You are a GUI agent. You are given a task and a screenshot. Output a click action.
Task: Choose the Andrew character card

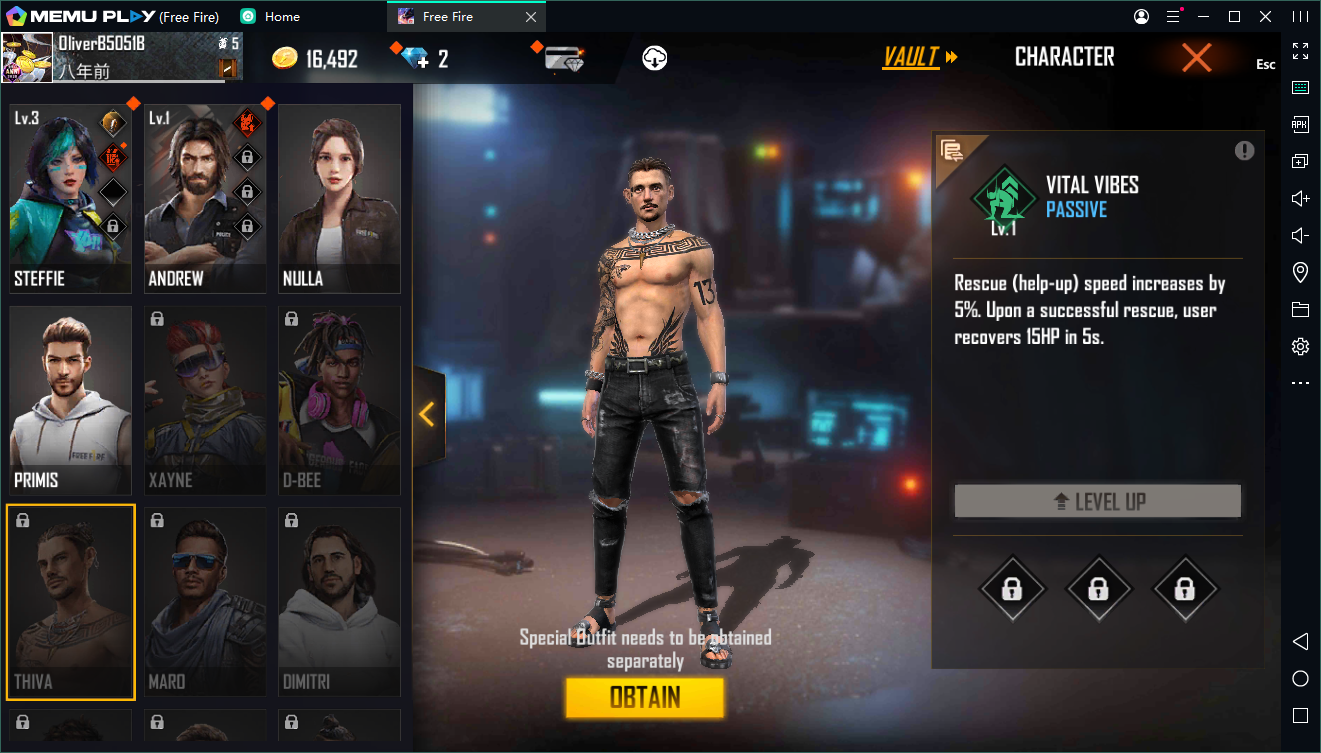(205, 198)
